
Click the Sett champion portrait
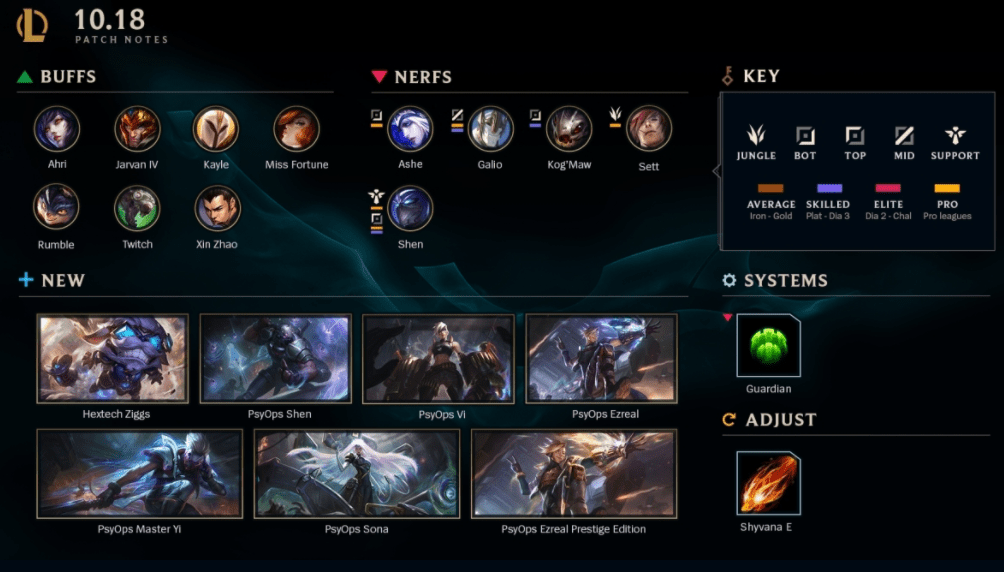tap(649, 128)
